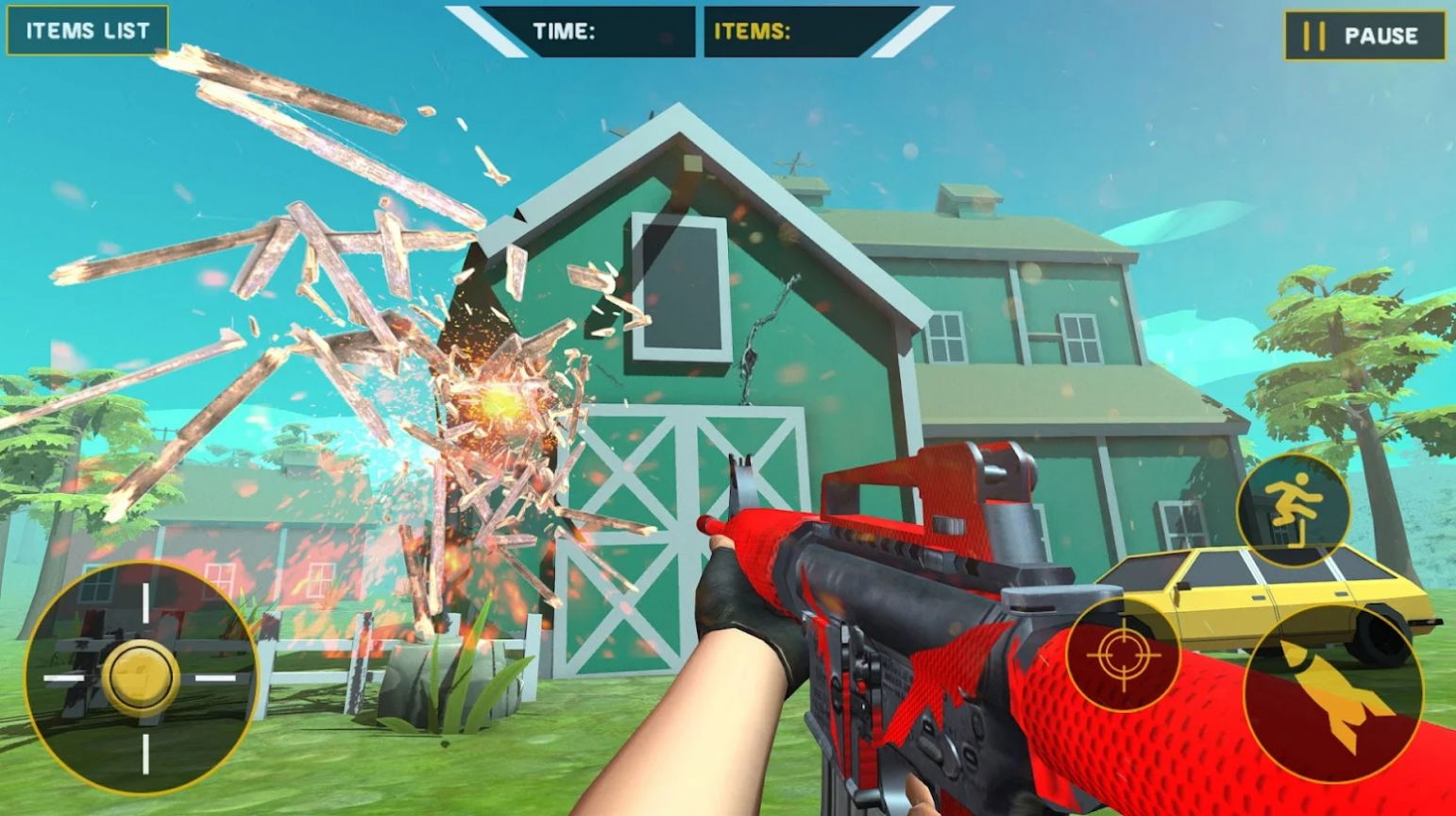Screen dimensions: 1456x816
Task: Click the movement joystick knob
Action: pyautogui.click(x=141, y=676)
